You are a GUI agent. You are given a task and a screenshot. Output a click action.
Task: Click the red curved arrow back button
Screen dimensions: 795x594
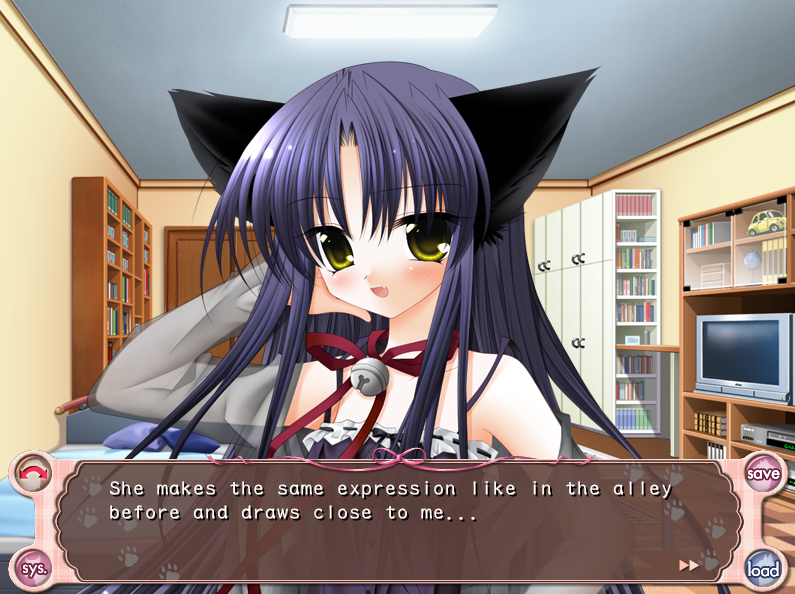click(x=33, y=472)
